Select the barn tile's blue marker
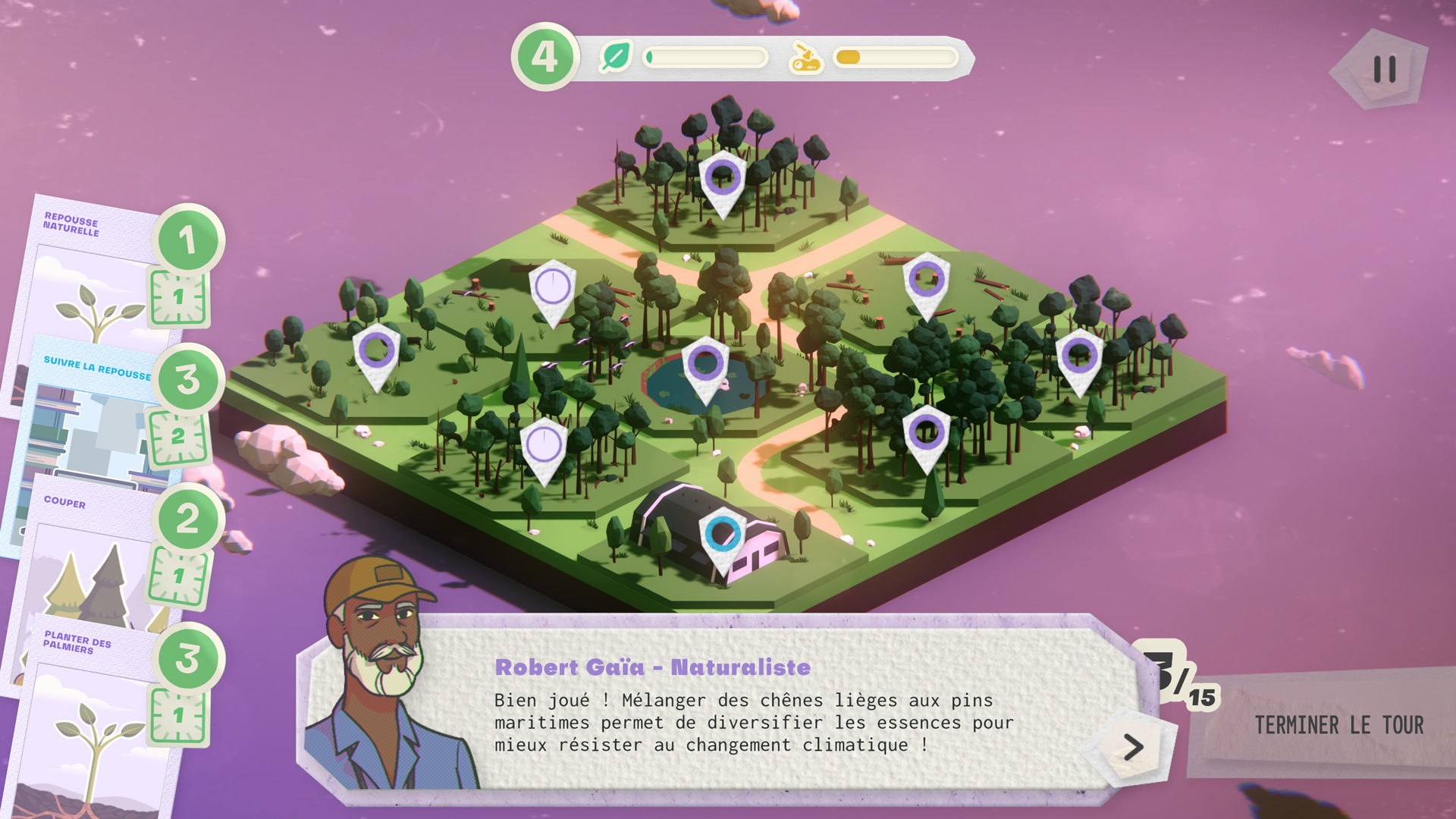The width and height of the screenshot is (1456, 819). coord(723,536)
